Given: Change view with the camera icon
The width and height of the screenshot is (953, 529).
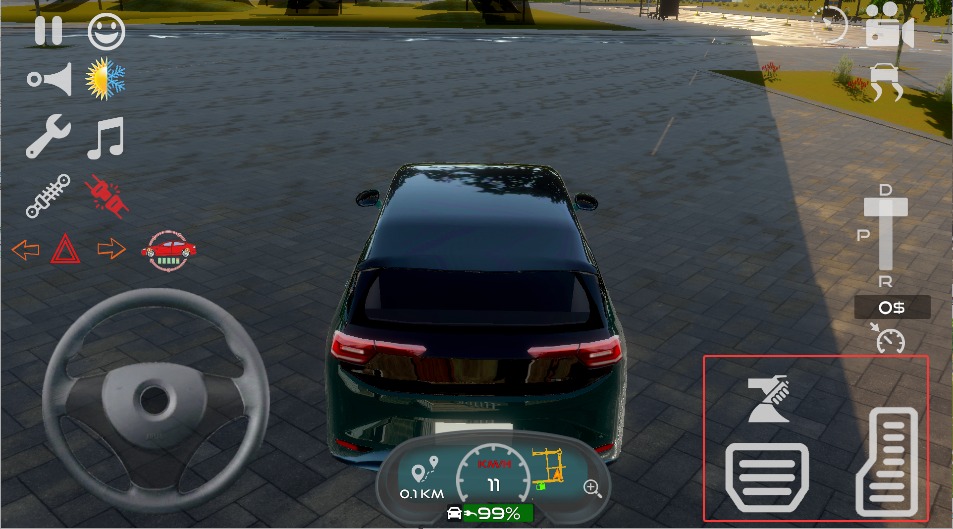Looking at the screenshot, I should [889, 26].
